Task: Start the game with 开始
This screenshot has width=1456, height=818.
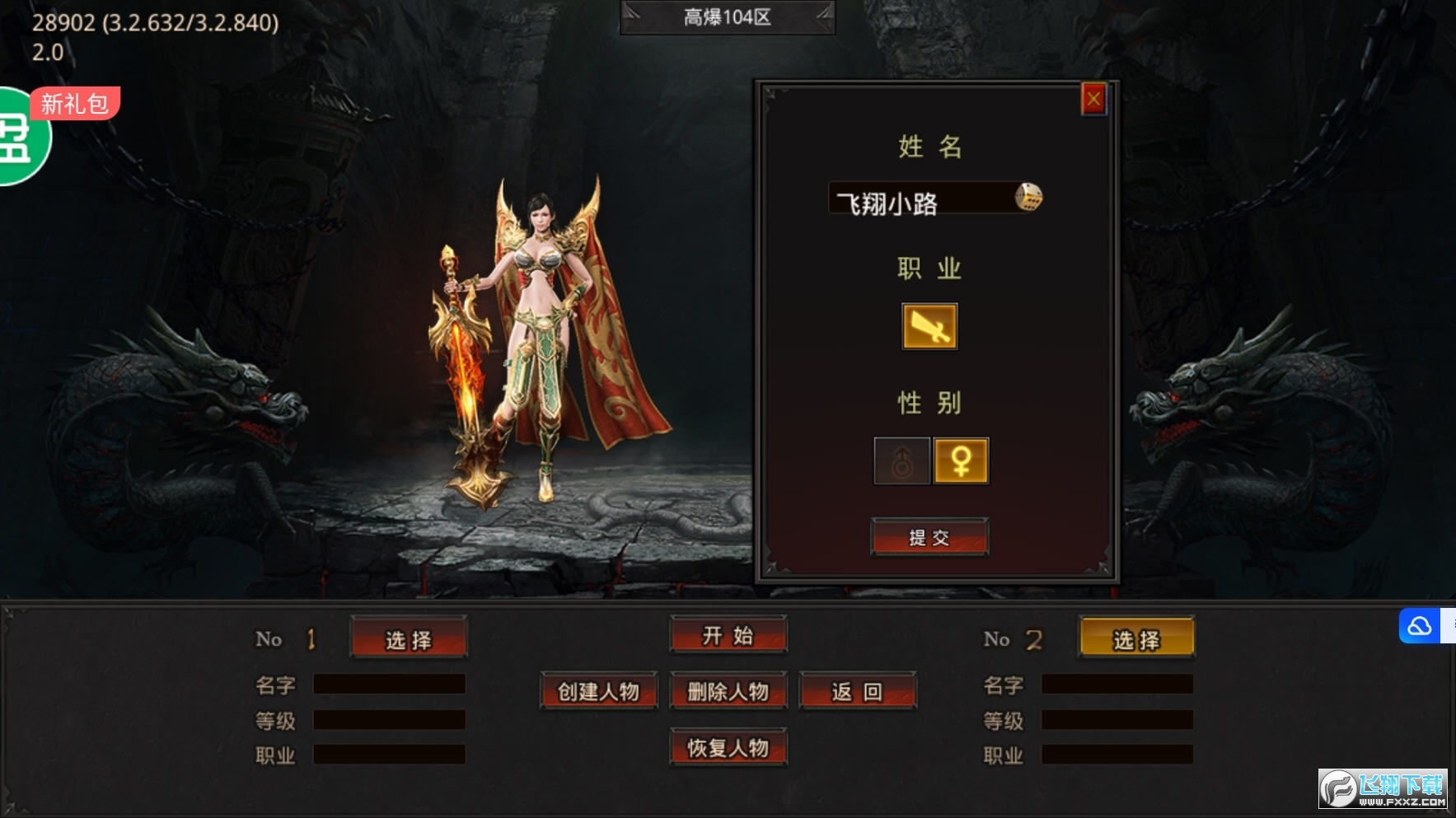Action: (x=728, y=635)
